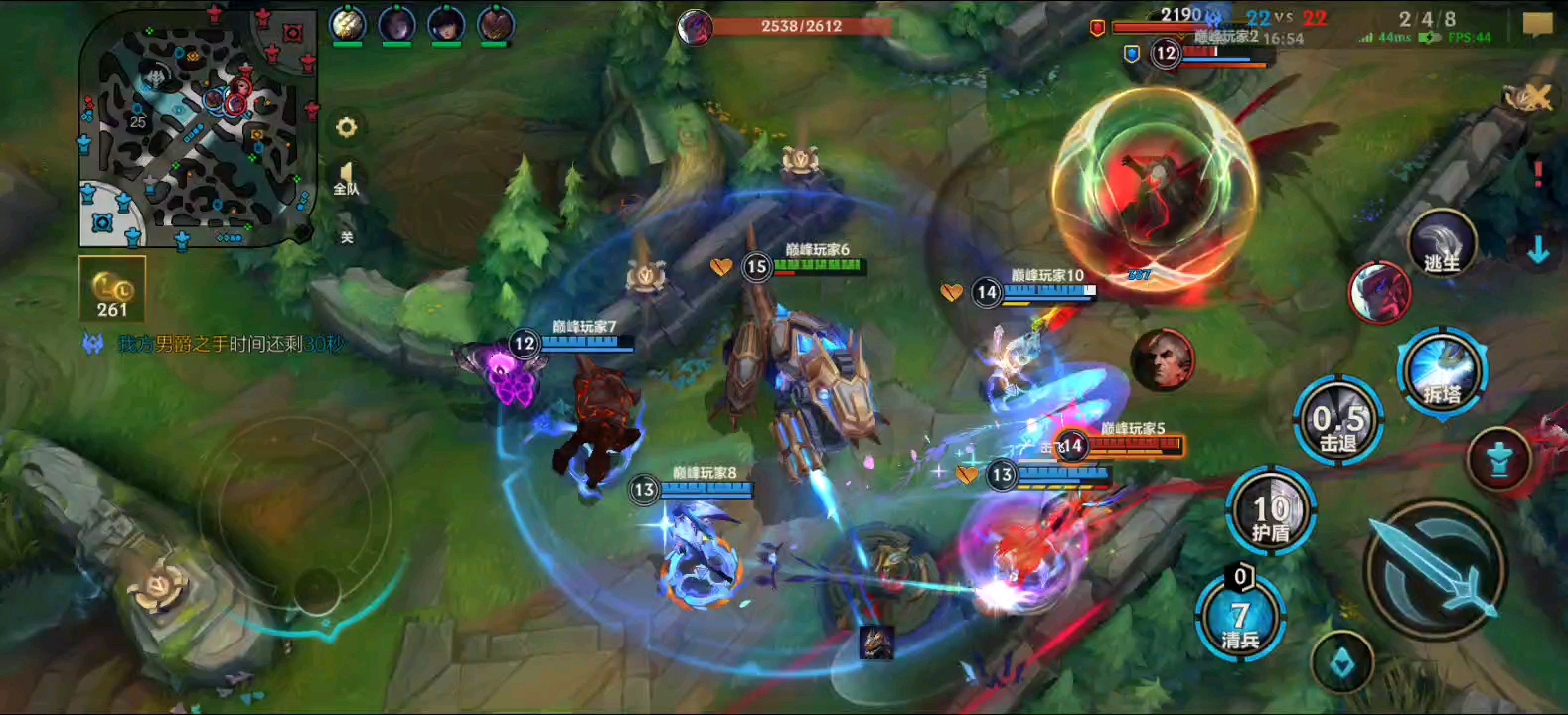Cast the 护盾 shield ability
This screenshot has height=715, width=1568.
click(x=1271, y=512)
